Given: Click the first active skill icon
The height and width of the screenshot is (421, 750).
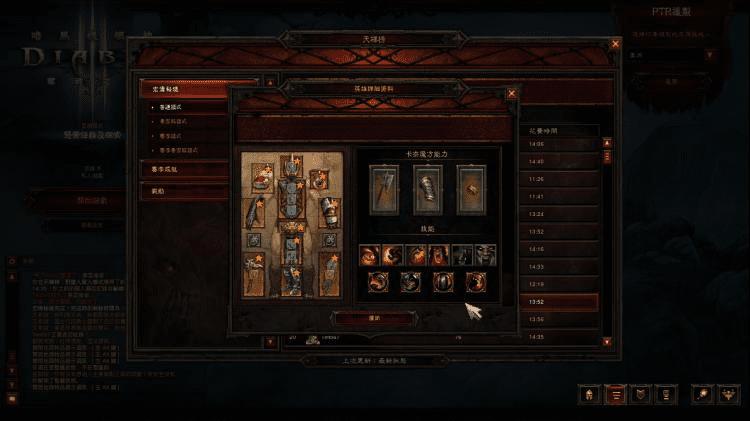Looking at the screenshot, I should pyautogui.click(x=368, y=254).
